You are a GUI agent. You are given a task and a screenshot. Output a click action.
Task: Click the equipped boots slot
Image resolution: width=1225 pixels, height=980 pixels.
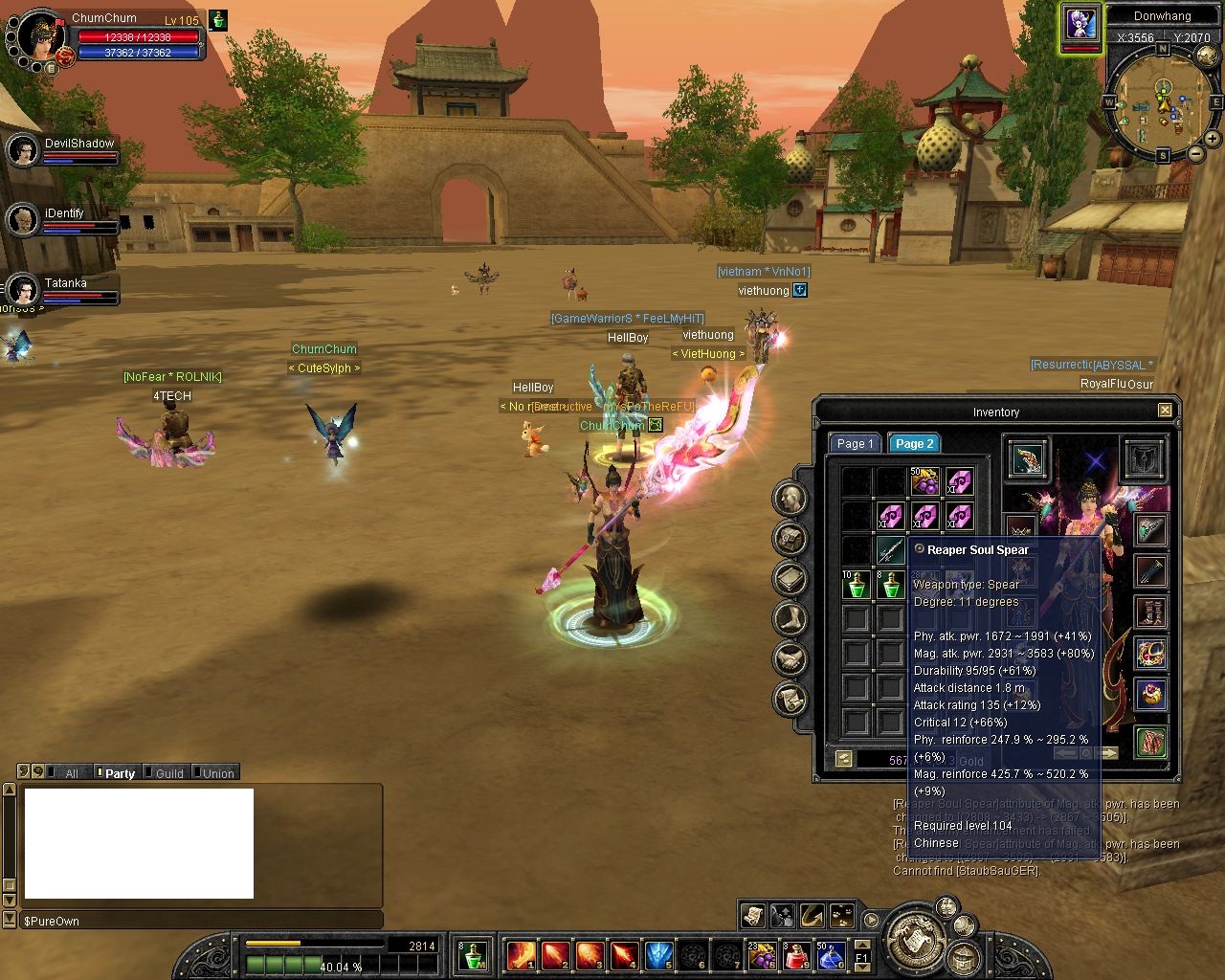[x=1150, y=612]
